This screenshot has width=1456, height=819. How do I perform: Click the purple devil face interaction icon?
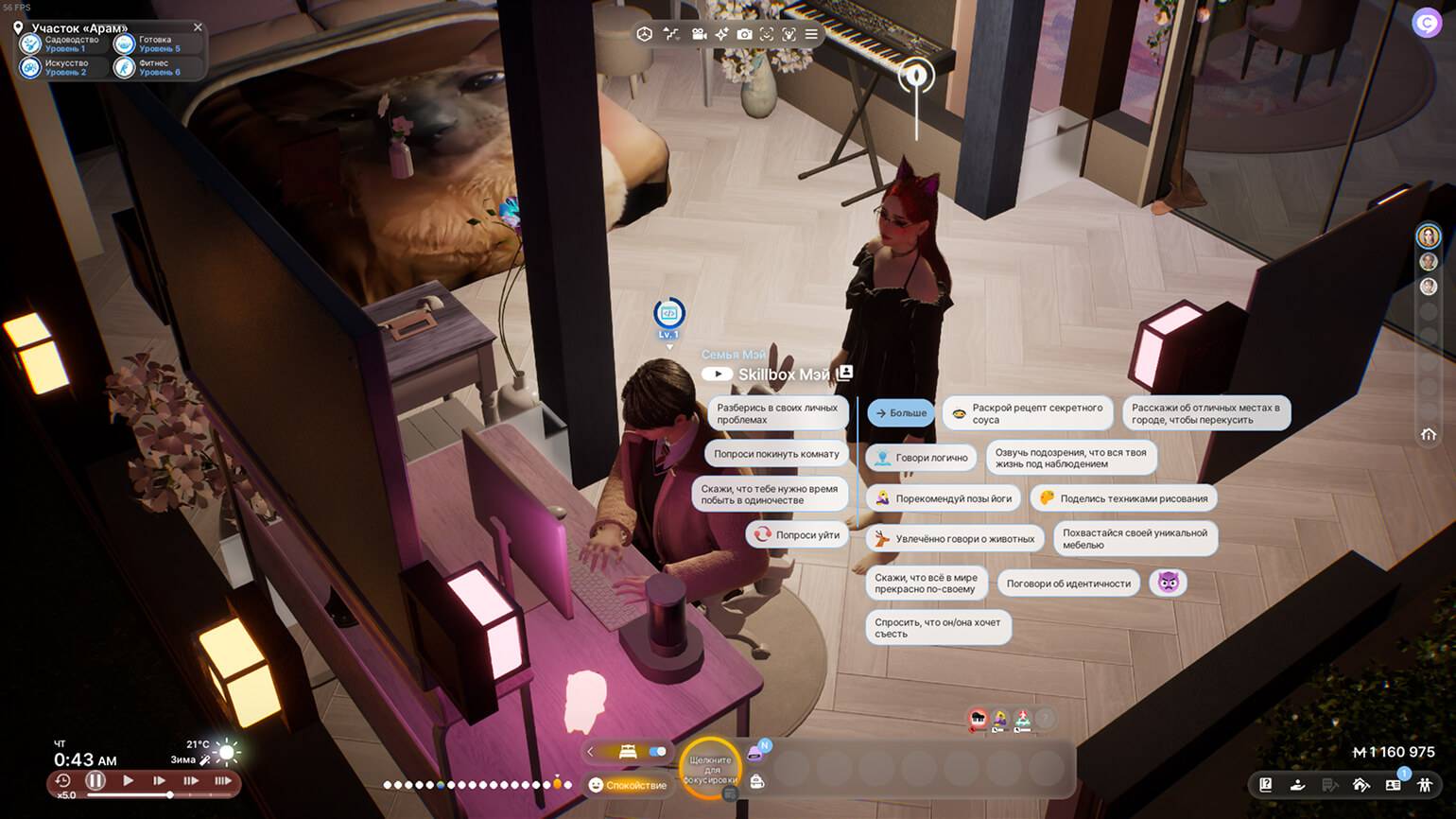(x=1169, y=583)
